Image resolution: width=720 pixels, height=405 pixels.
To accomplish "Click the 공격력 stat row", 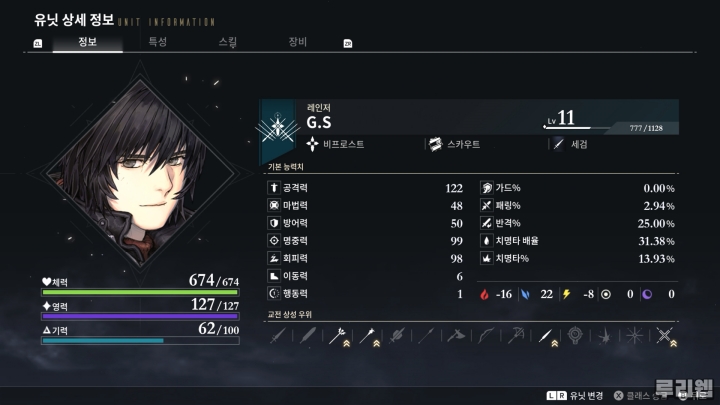I will 367,188.
